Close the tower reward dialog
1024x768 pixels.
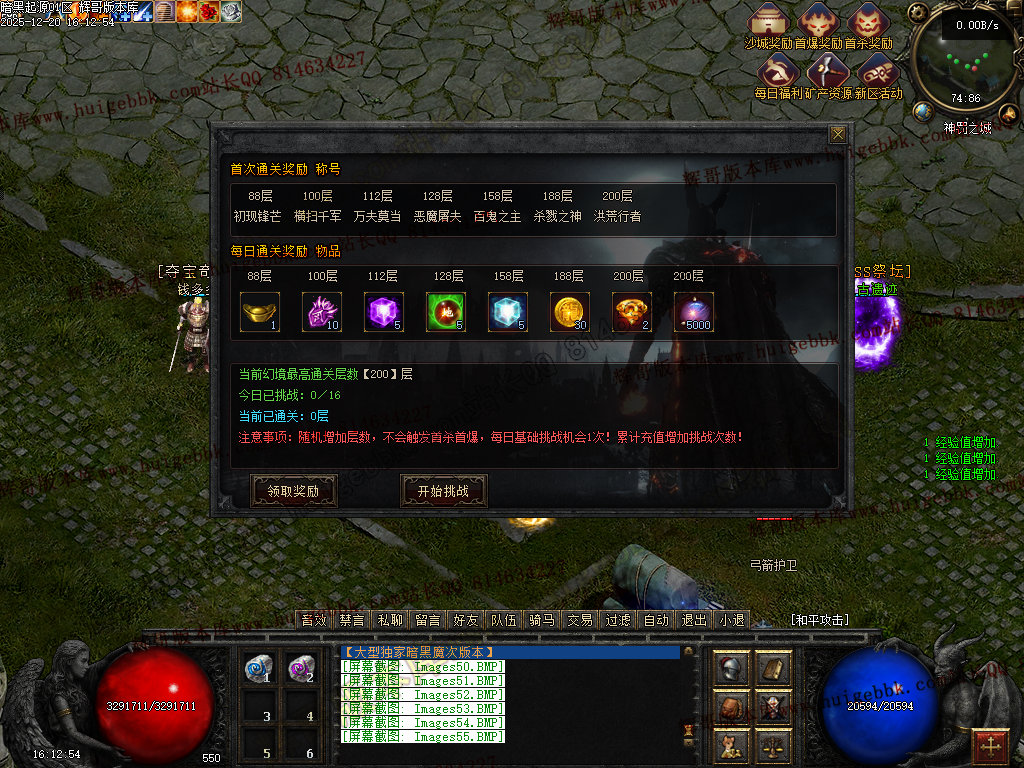pyautogui.click(x=838, y=134)
